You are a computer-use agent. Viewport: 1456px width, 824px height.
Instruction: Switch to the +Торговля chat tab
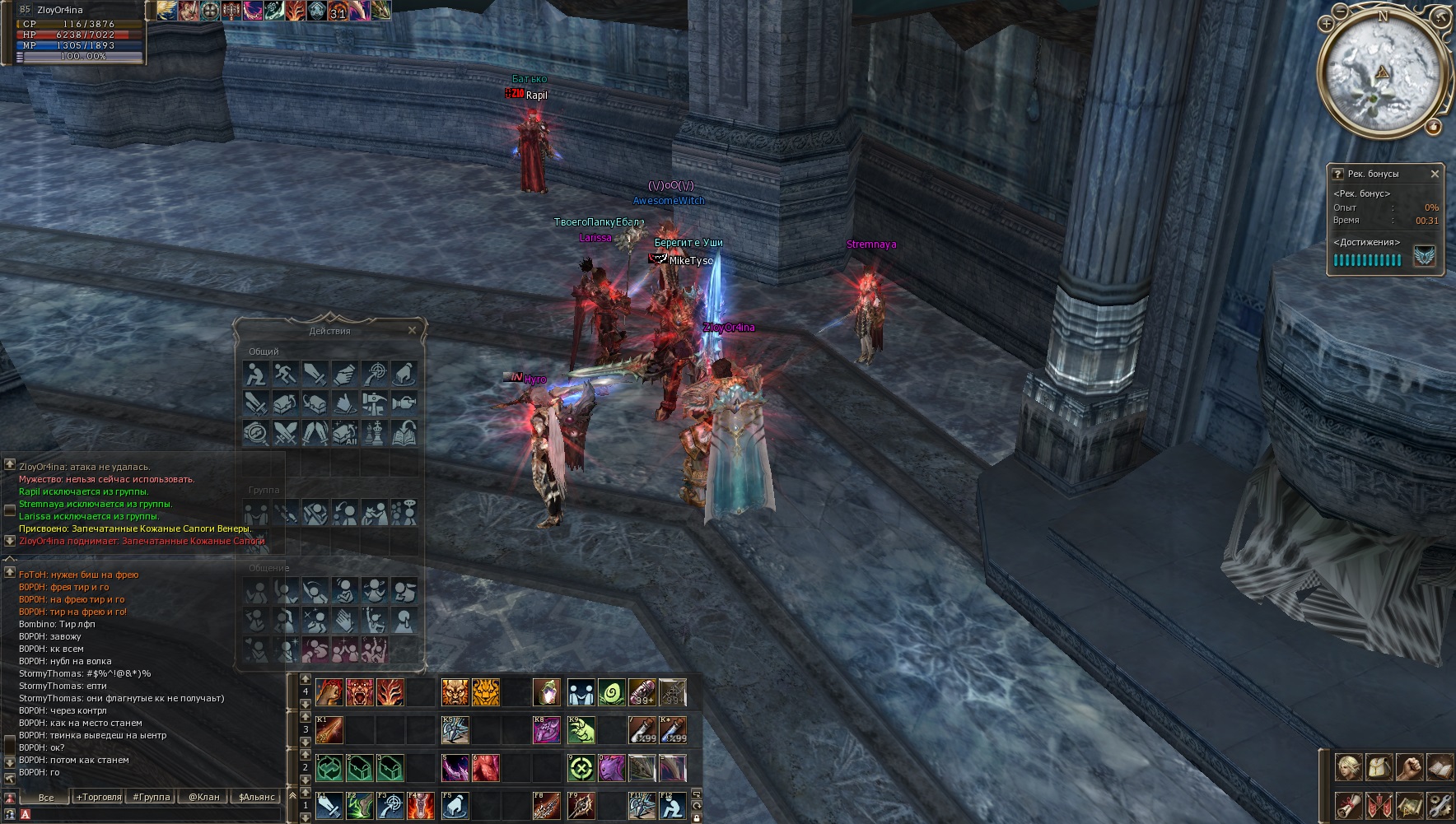[99, 797]
